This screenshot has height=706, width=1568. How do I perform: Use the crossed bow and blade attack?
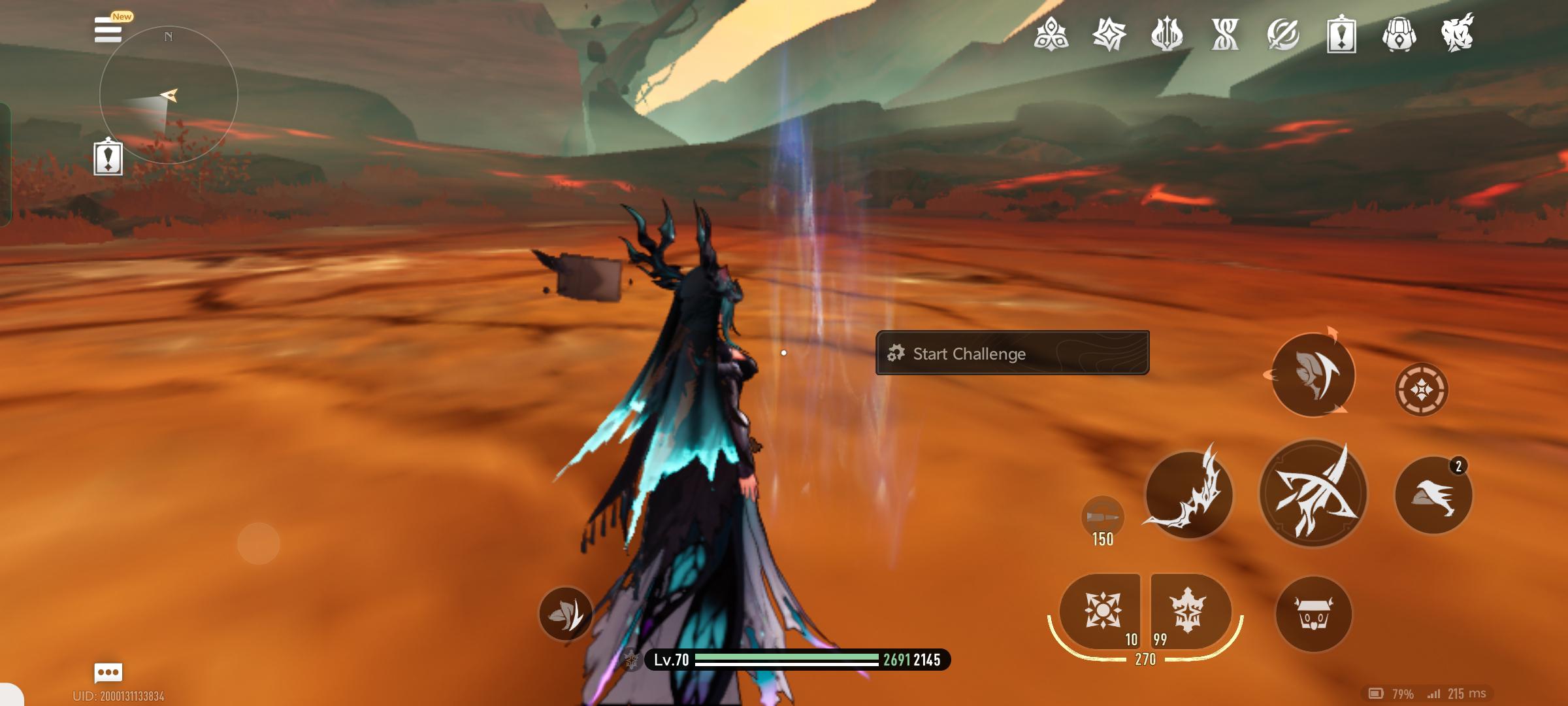pos(1313,494)
